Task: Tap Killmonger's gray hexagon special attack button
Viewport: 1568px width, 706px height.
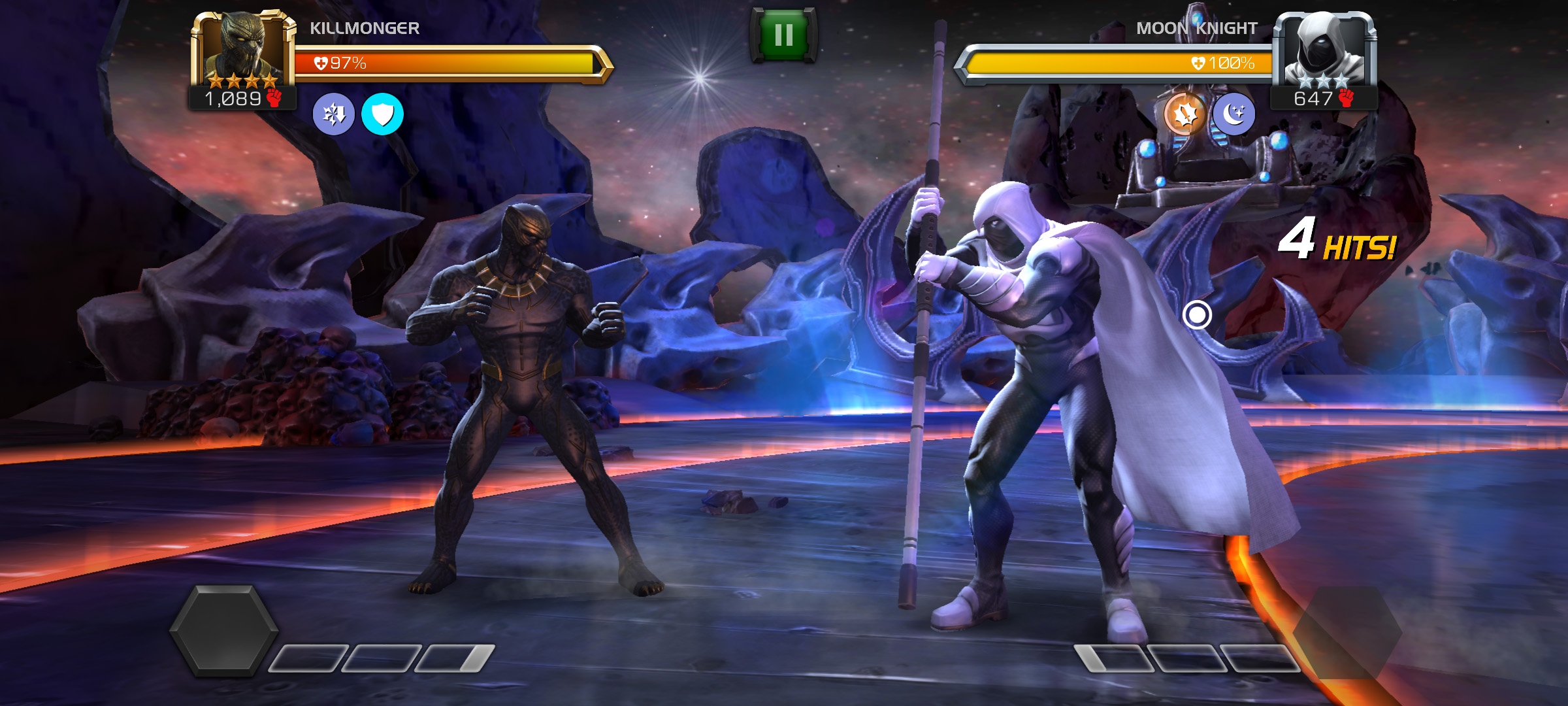Action: [224, 630]
